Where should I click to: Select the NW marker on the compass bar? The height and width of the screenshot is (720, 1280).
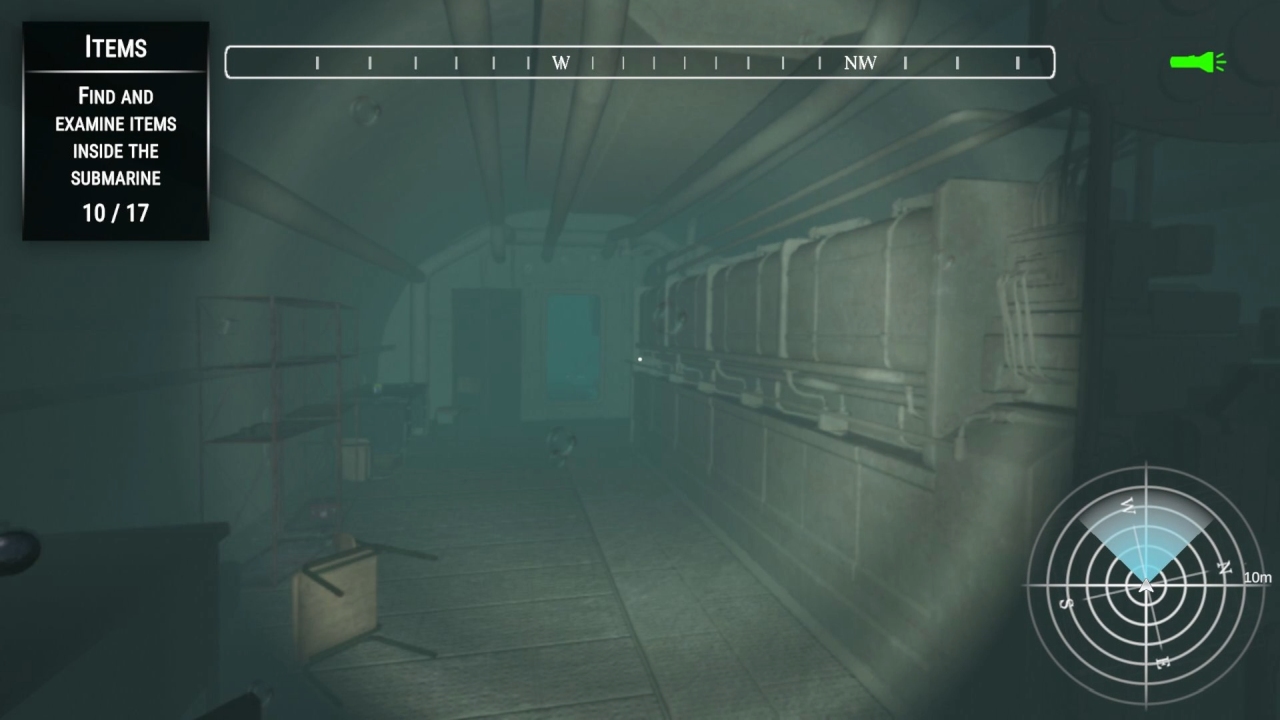tap(861, 62)
